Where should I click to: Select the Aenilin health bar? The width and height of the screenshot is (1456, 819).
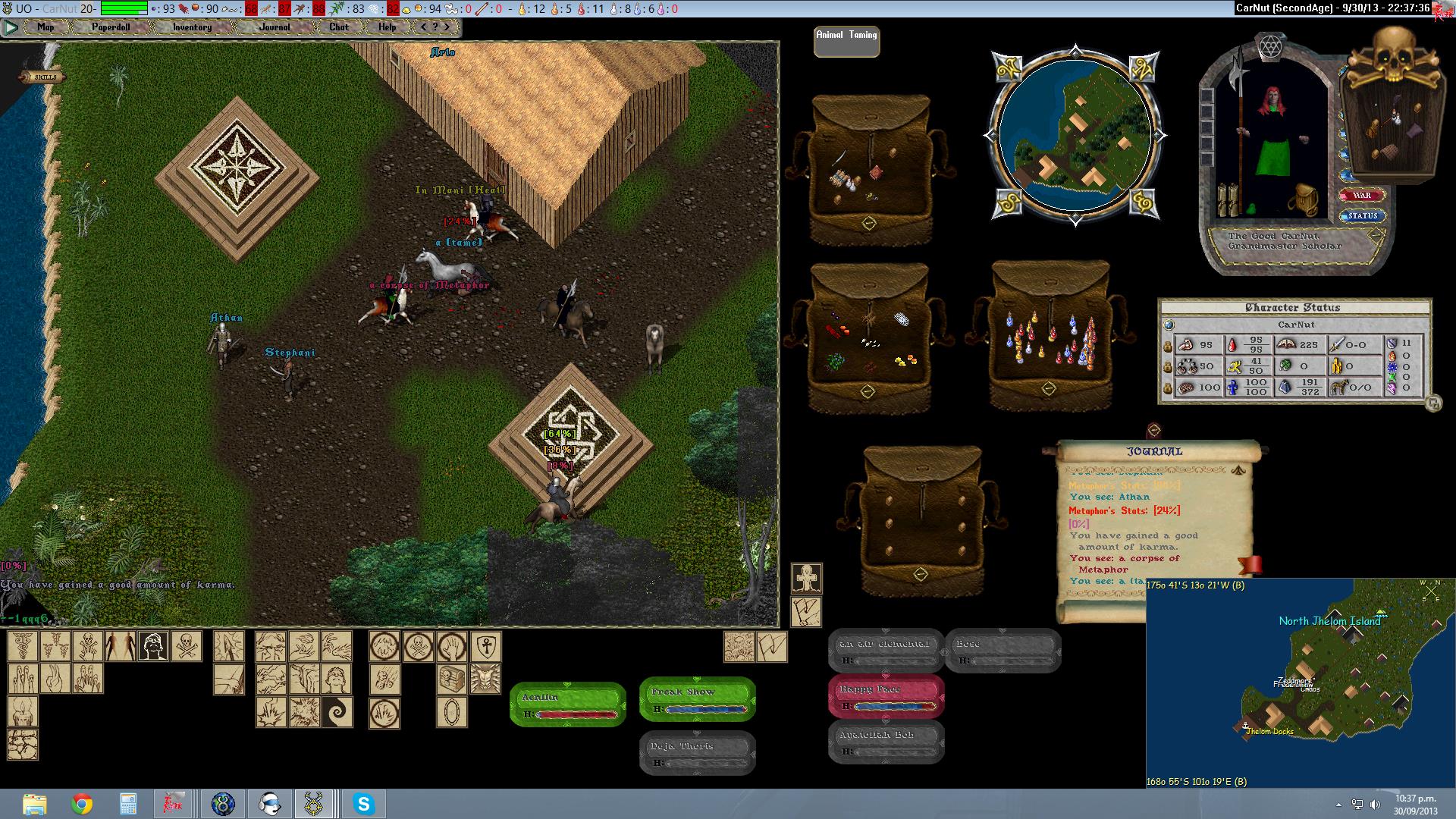(x=567, y=704)
